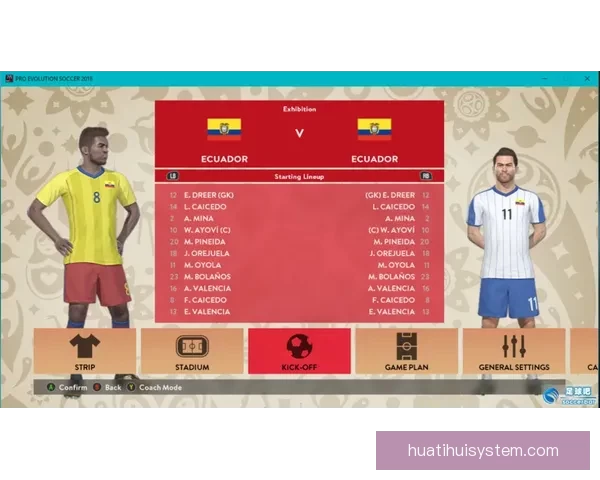Open the Game Plan screen
This screenshot has width=600, height=480.
406,351
